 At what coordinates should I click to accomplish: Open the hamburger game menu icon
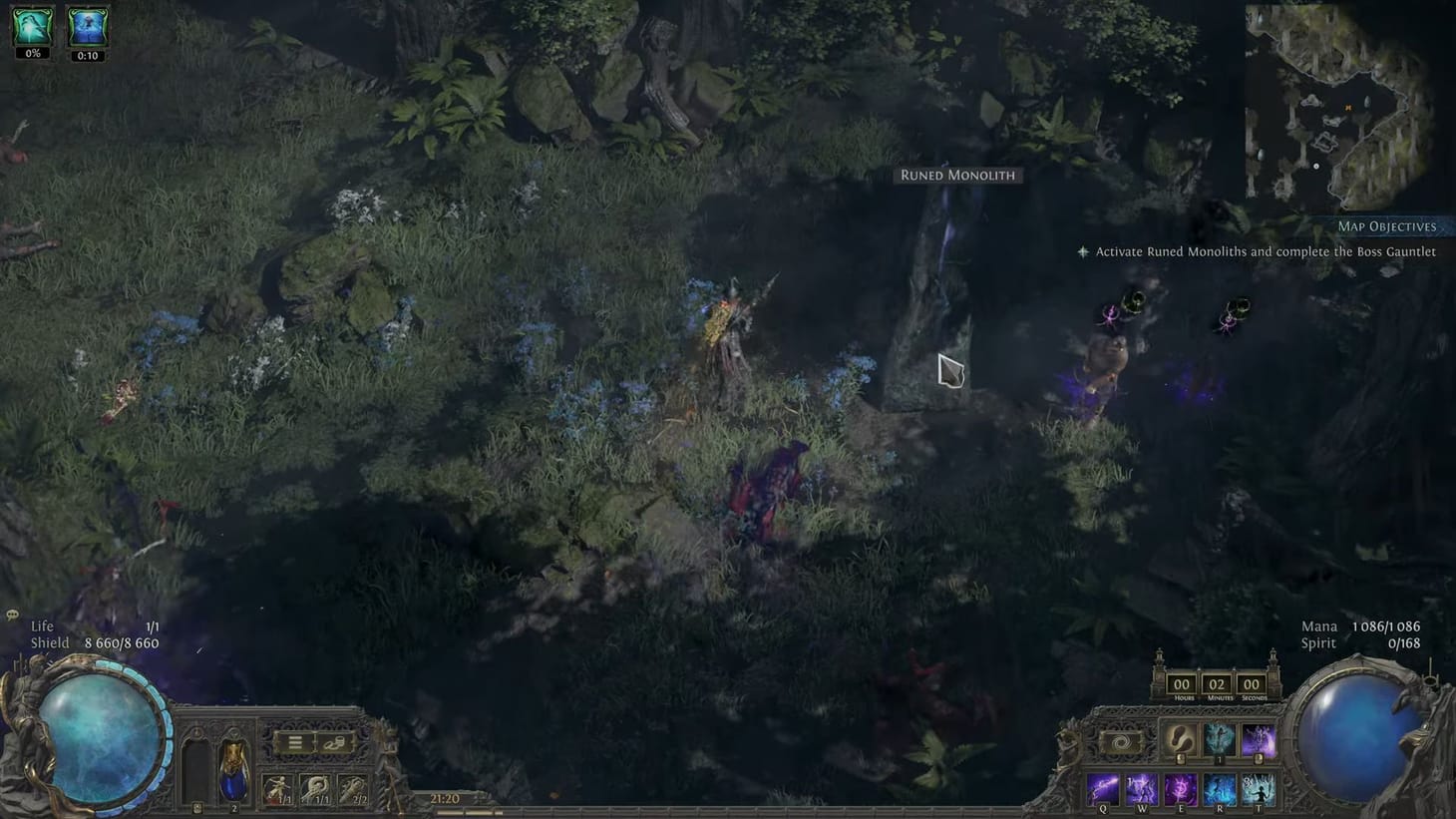[x=295, y=742]
